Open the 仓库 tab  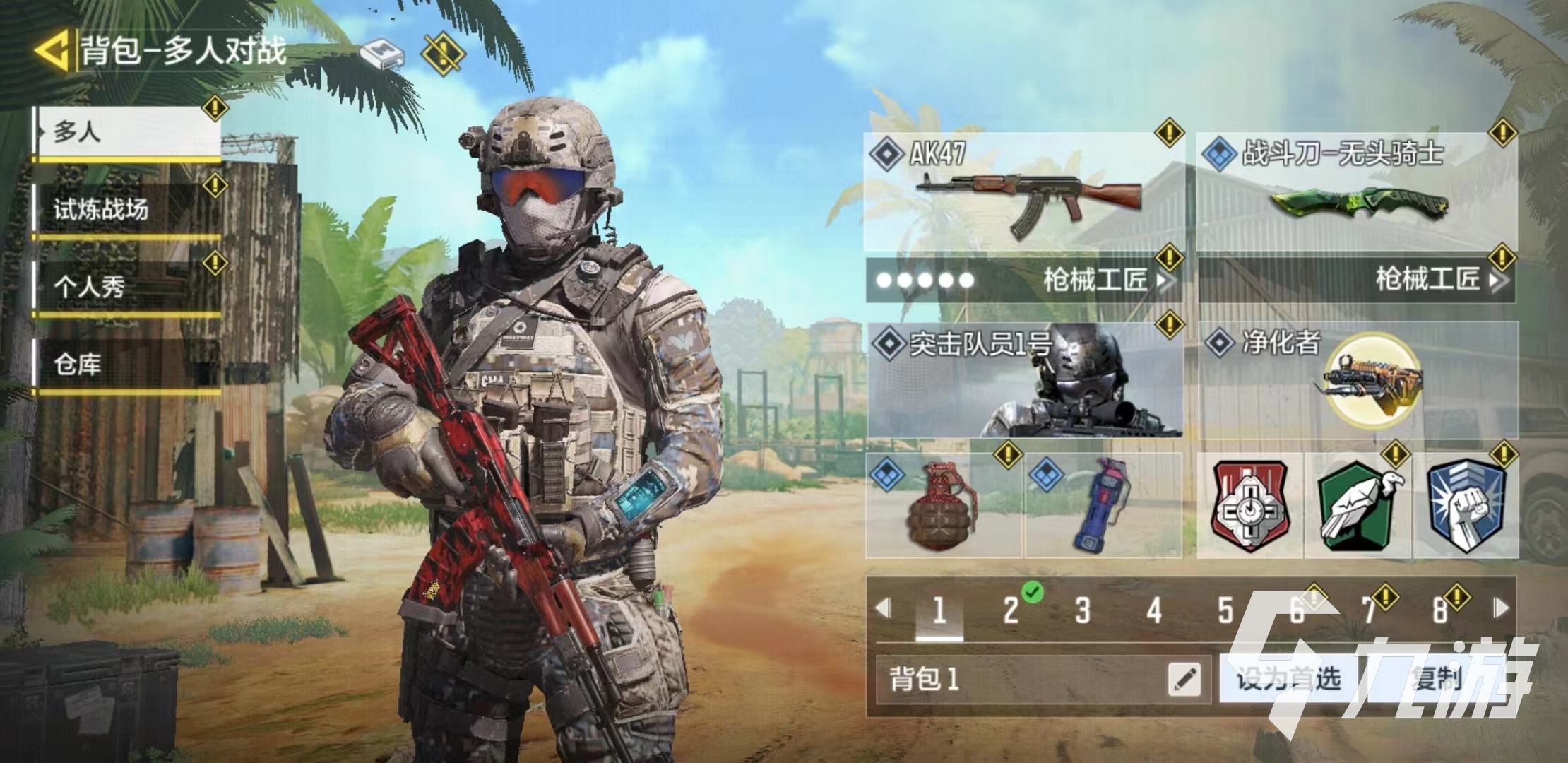(x=129, y=365)
